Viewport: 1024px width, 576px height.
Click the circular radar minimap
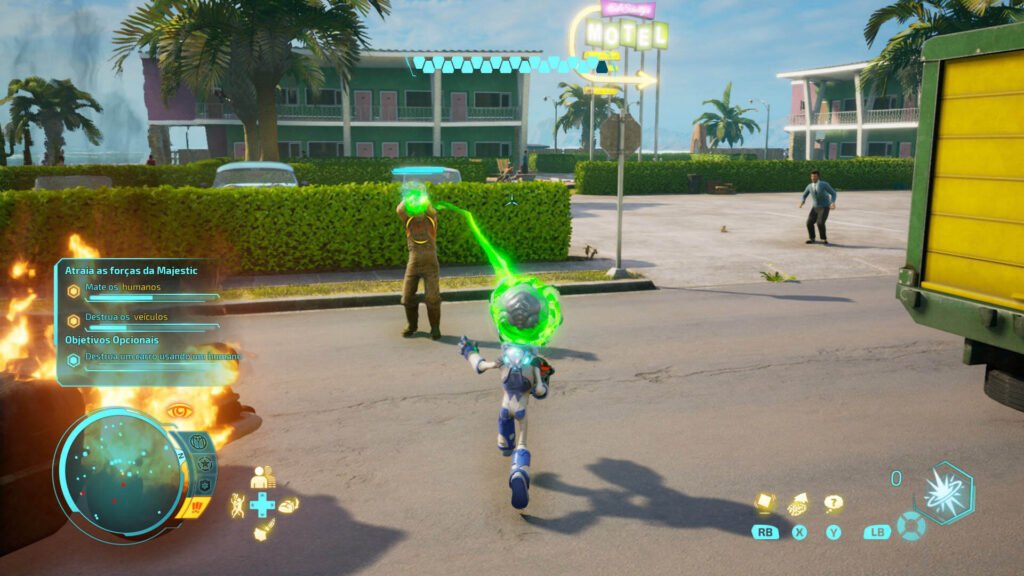click(x=118, y=470)
